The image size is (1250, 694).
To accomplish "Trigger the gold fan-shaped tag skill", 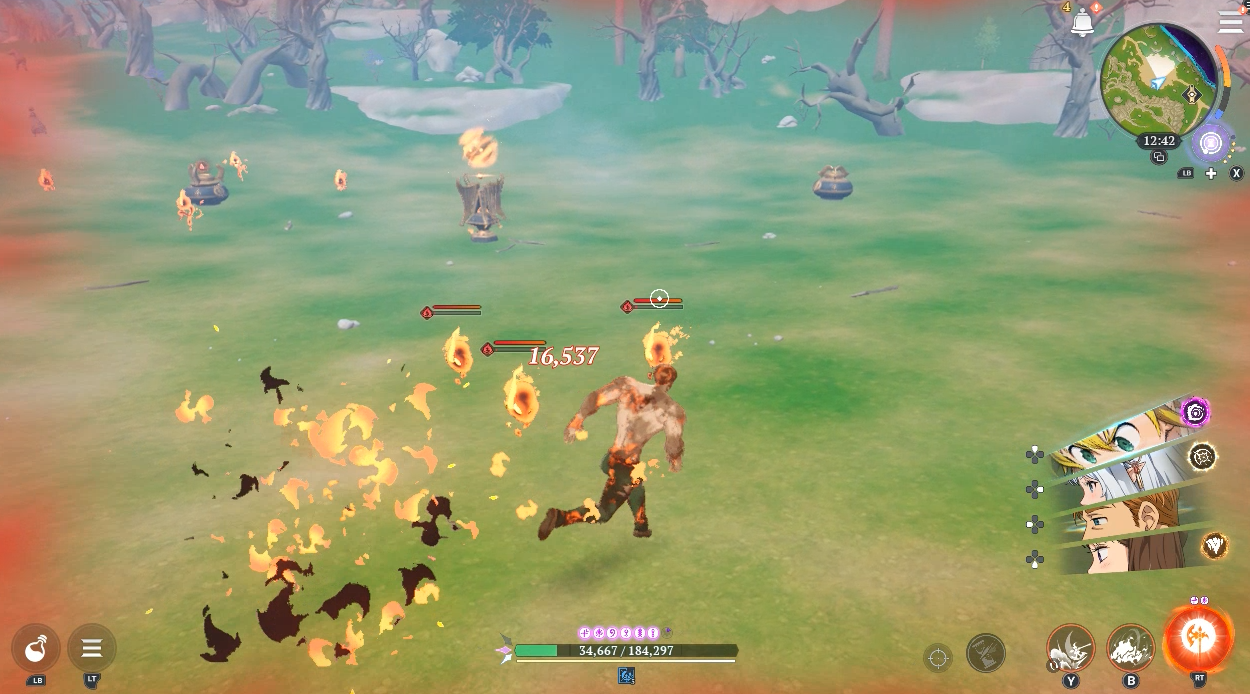I will pos(1215,545).
